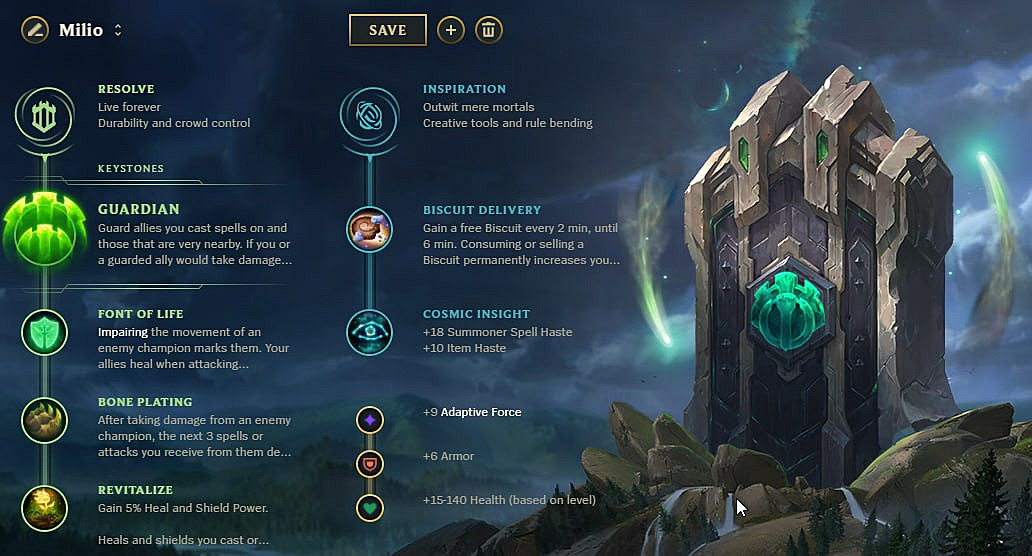
Task: Open the Inspiration secondary path icon
Action: (369, 115)
